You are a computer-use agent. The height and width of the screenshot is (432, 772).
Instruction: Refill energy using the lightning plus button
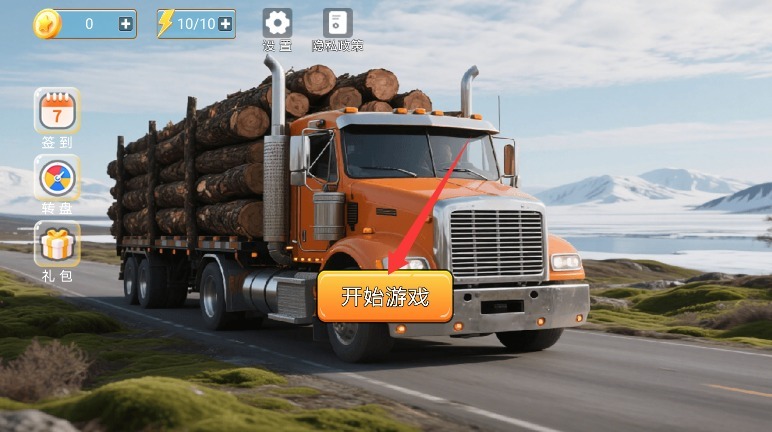click(226, 24)
